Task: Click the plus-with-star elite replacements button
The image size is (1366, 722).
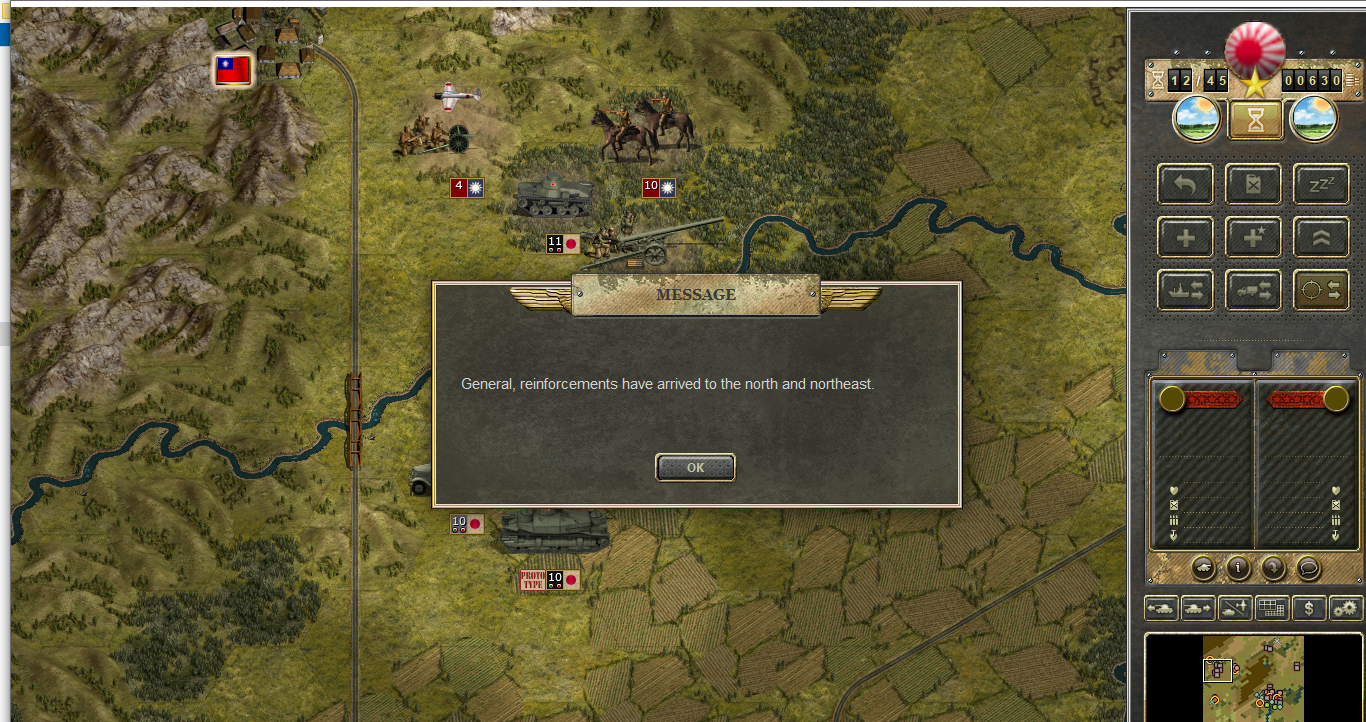Action: tap(1253, 237)
